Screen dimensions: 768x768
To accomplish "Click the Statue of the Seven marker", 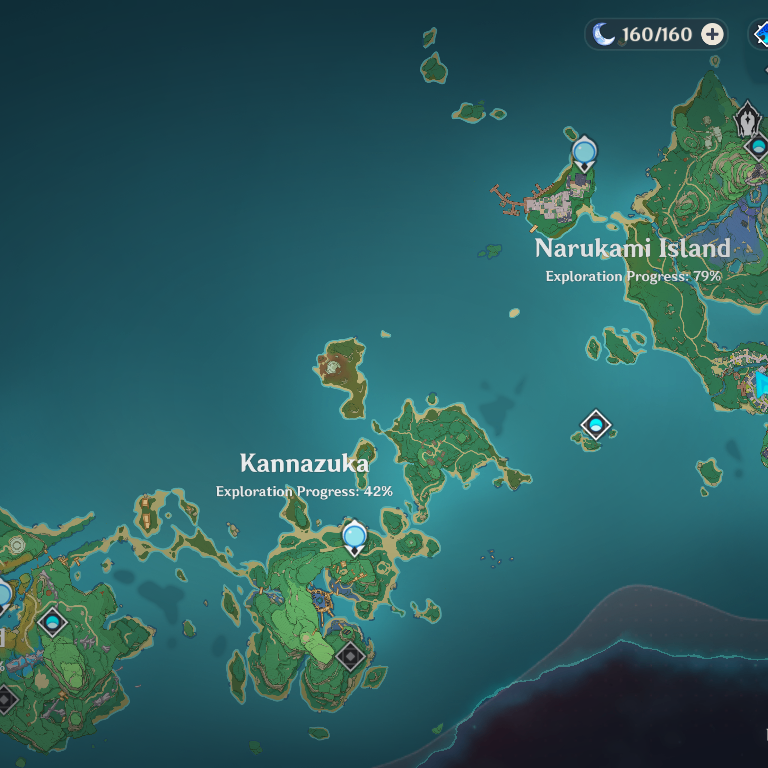I will click(747, 122).
